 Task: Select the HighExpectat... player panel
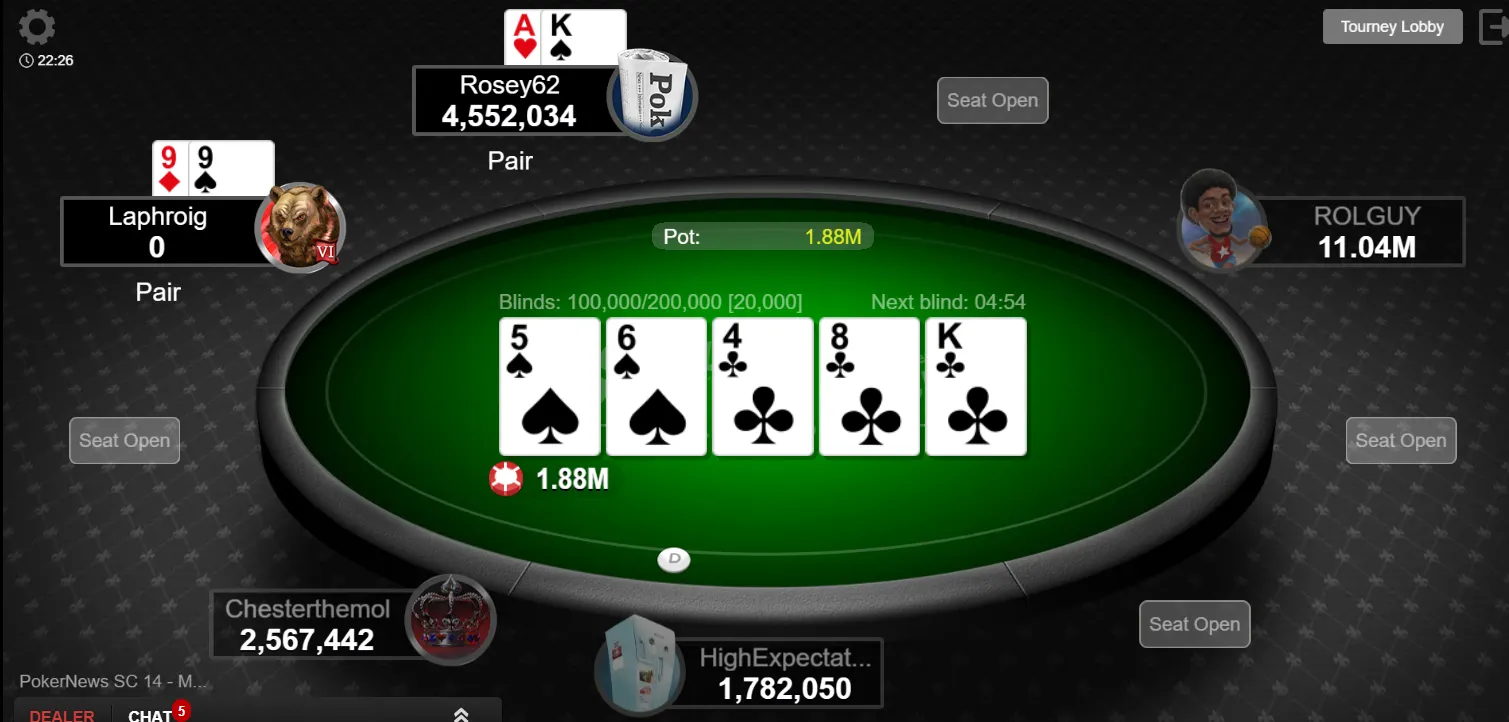[x=784, y=673]
